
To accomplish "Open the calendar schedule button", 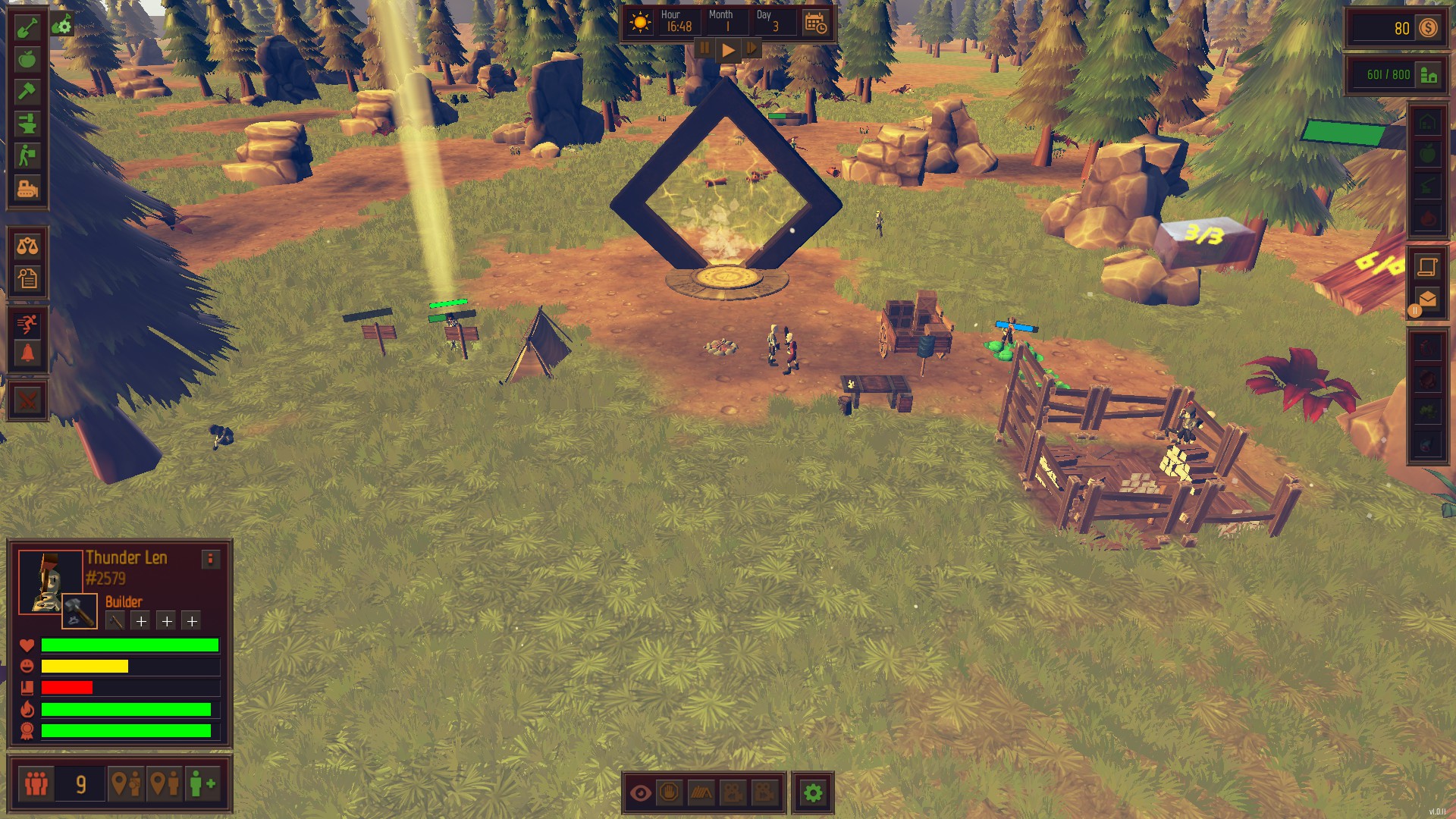I will [816, 23].
